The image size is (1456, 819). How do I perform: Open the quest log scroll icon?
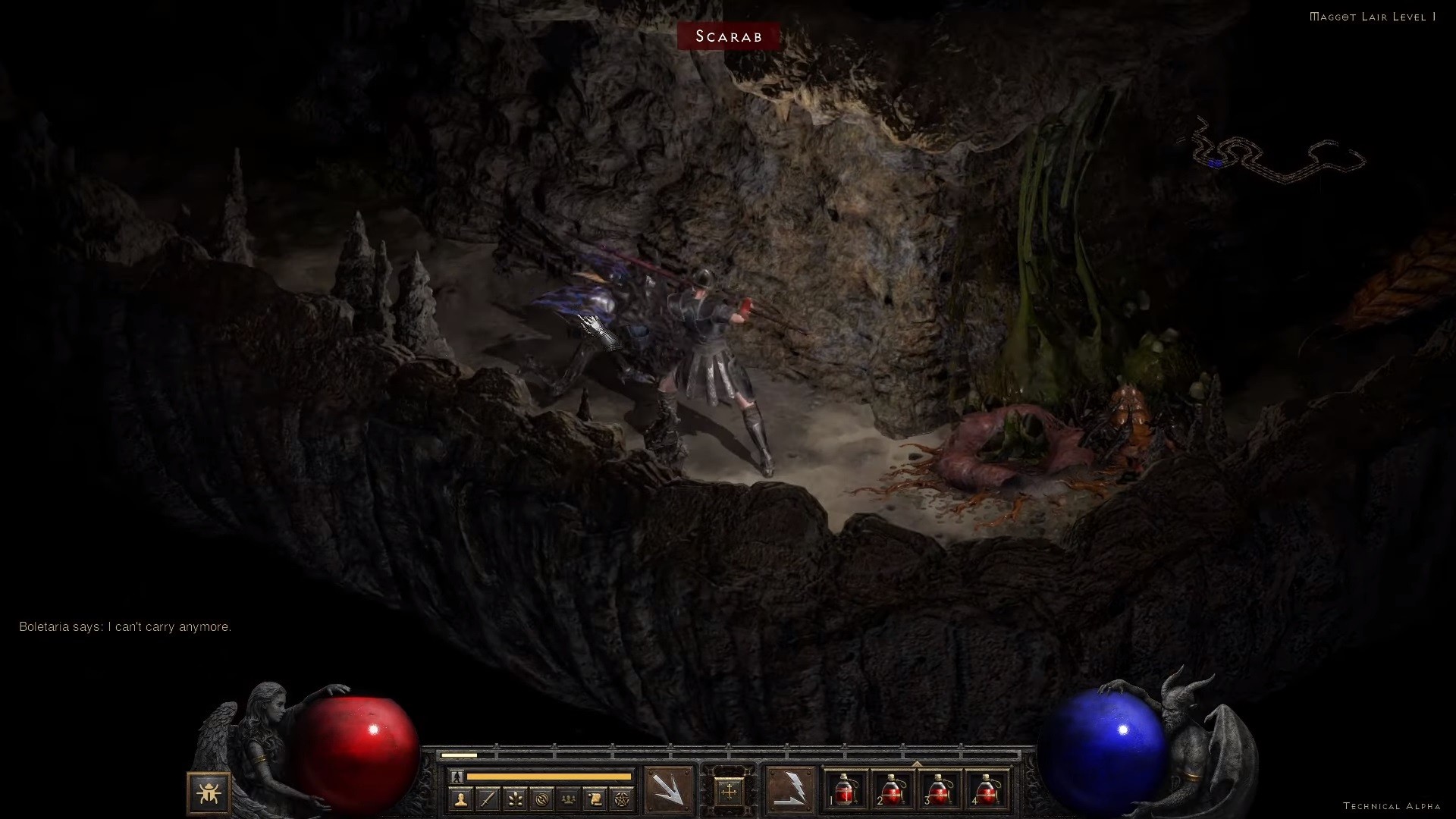coord(595,799)
